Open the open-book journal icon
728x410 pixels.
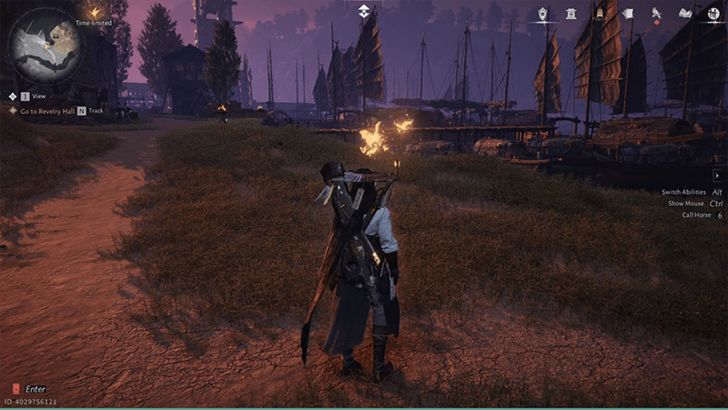685,14
